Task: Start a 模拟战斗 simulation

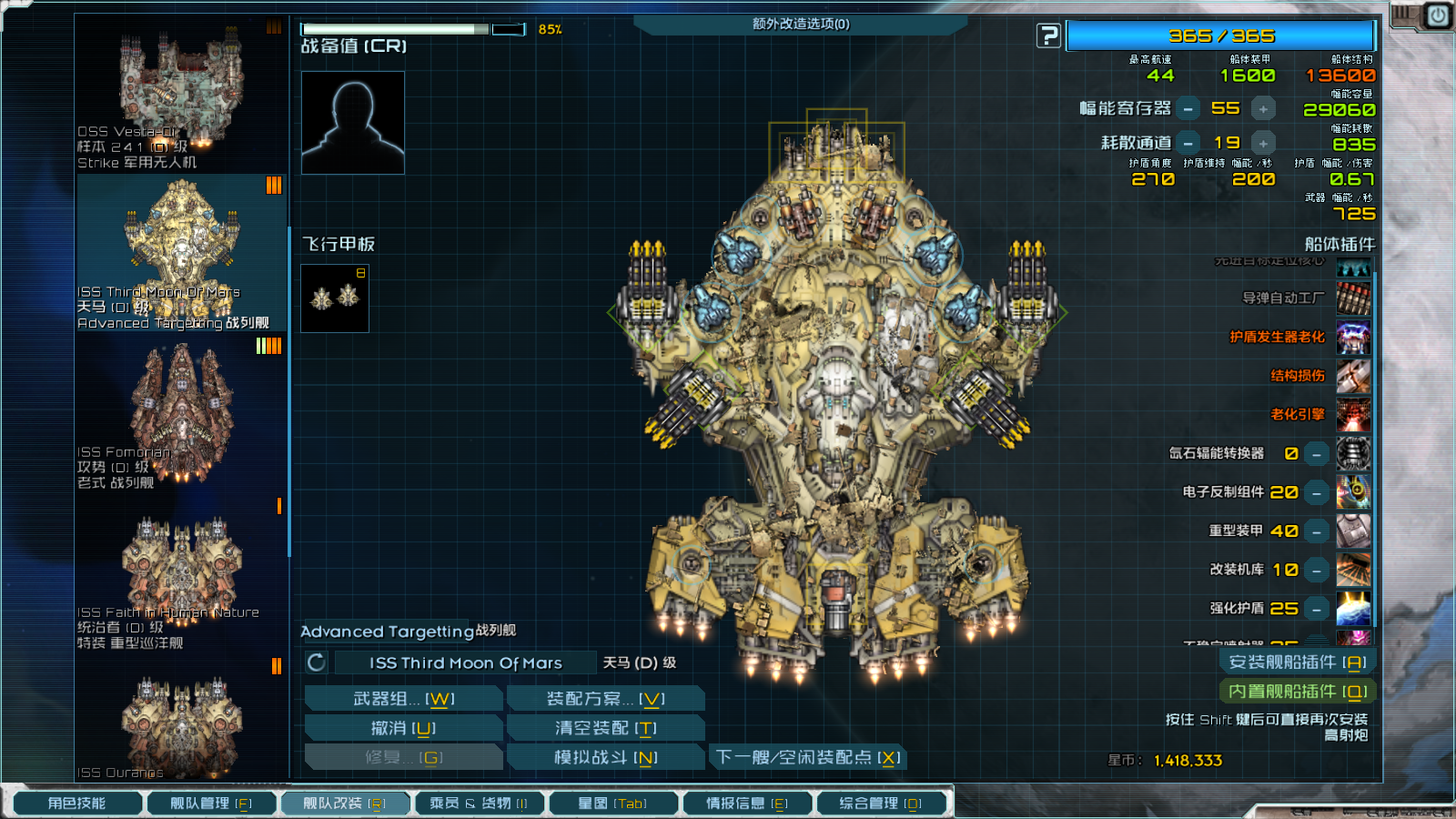Action: click(x=605, y=757)
